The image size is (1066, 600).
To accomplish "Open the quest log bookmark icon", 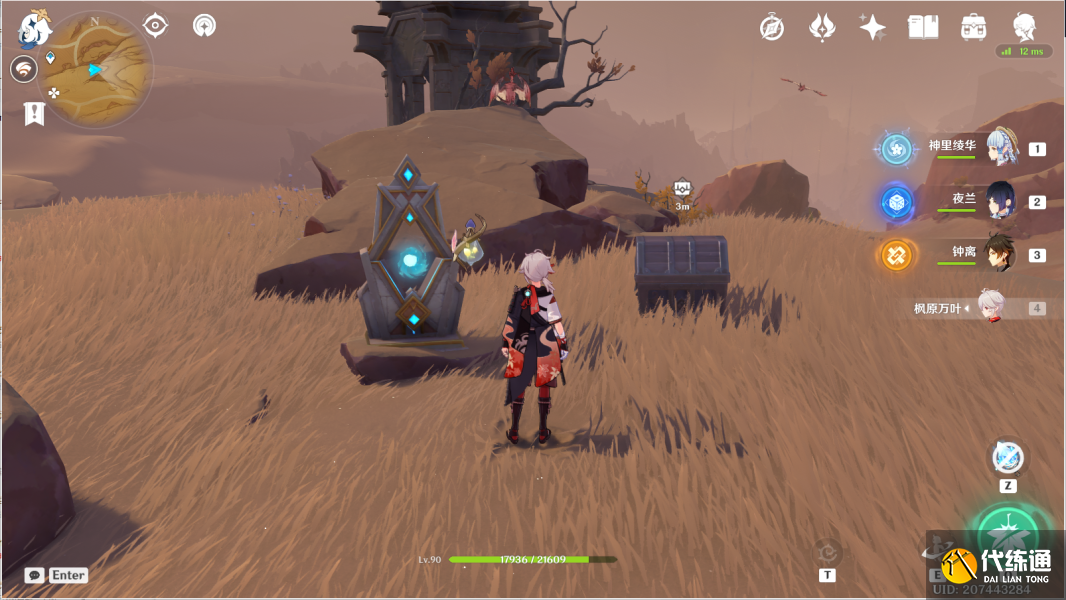I will click(34, 113).
